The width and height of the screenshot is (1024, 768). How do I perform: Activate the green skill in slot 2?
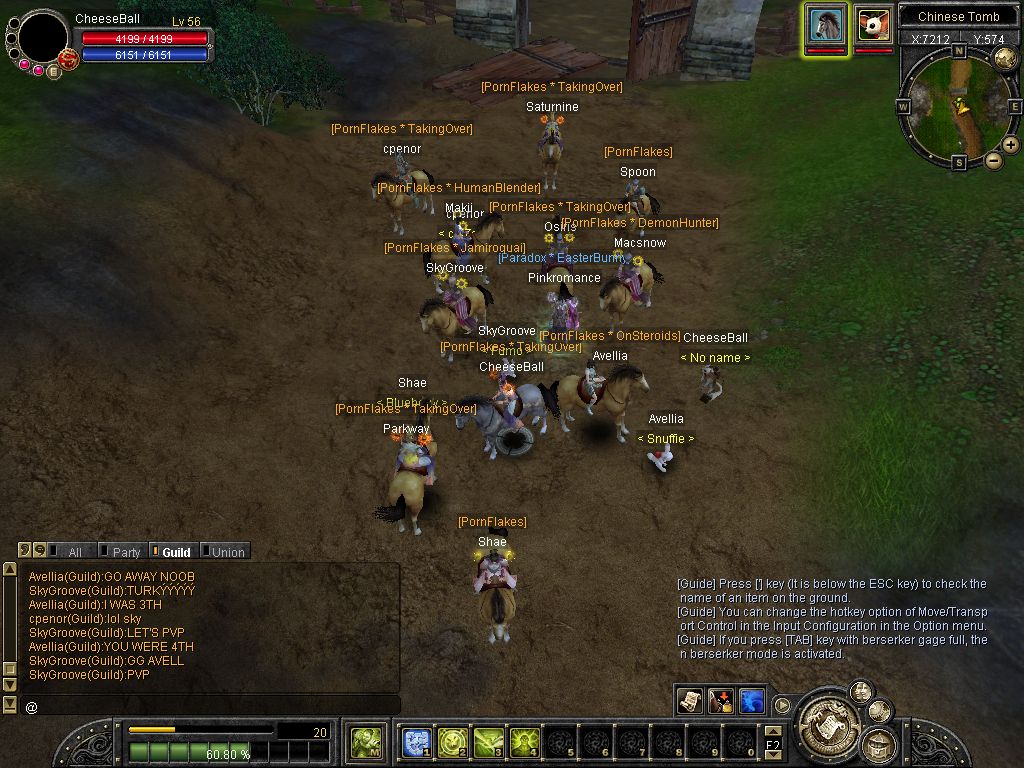453,742
